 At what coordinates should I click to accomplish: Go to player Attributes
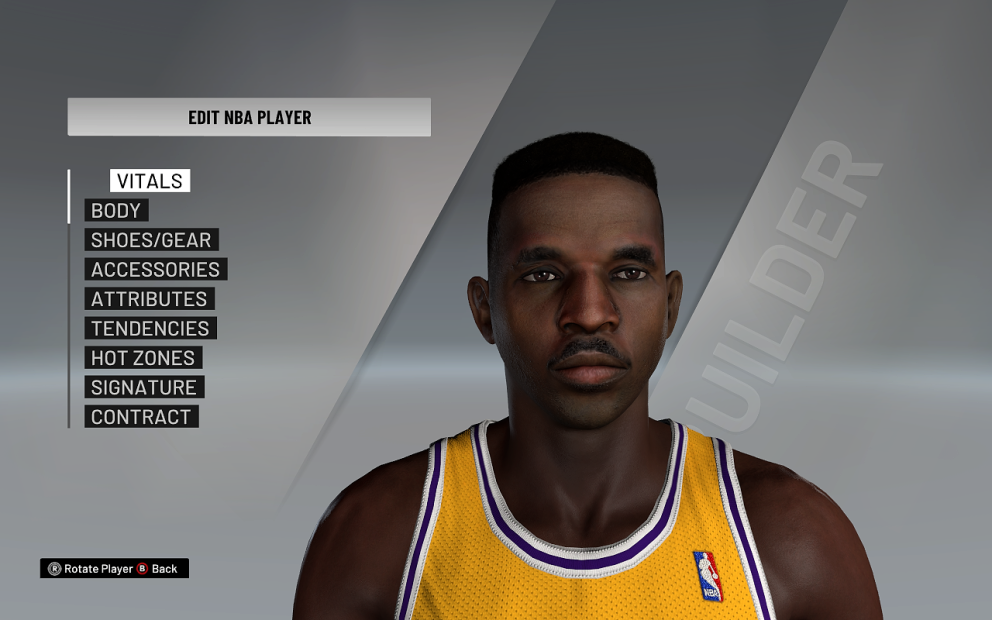(149, 299)
